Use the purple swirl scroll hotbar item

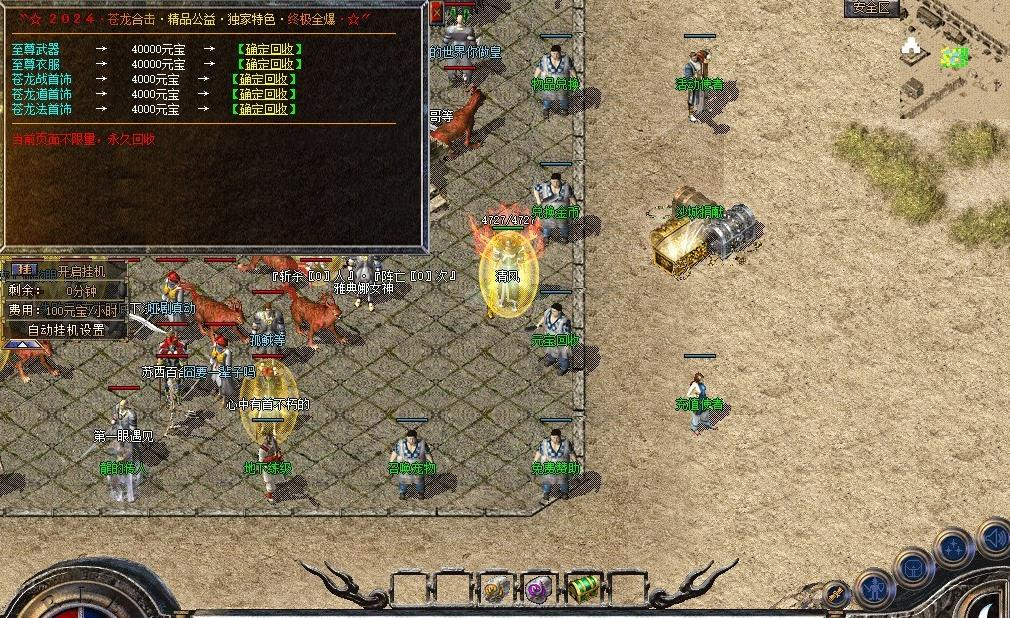[539, 588]
